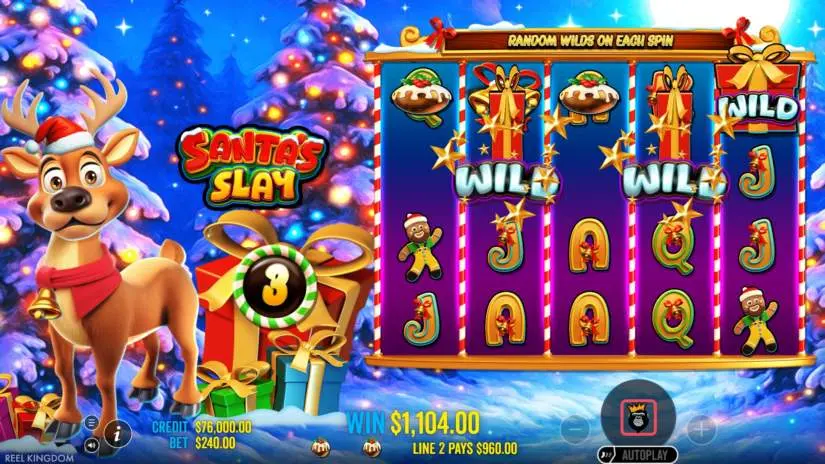The height and width of the screenshot is (464, 825).
Task: Decrease the bet with the minus button
Action: point(575,430)
